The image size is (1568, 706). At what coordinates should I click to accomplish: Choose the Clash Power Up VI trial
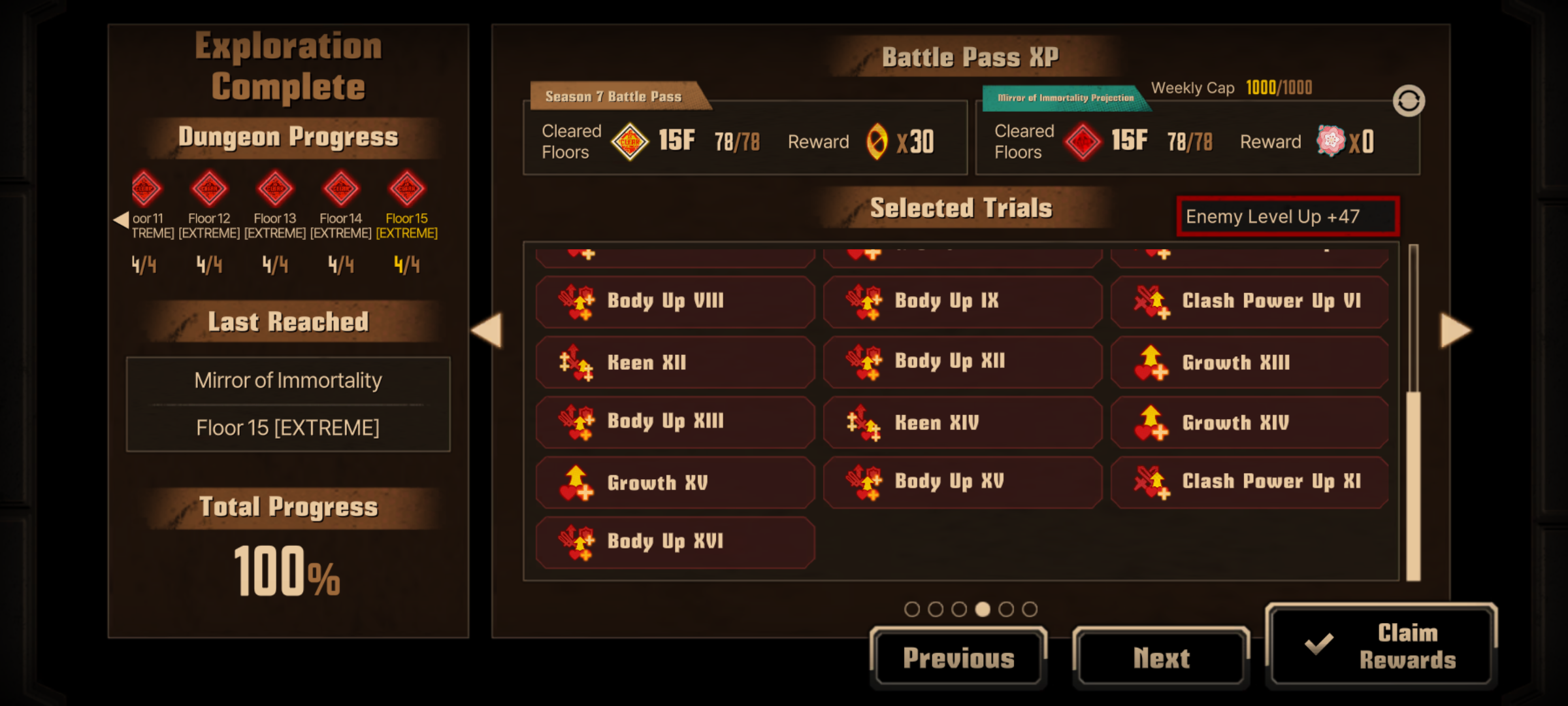(x=1250, y=301)
